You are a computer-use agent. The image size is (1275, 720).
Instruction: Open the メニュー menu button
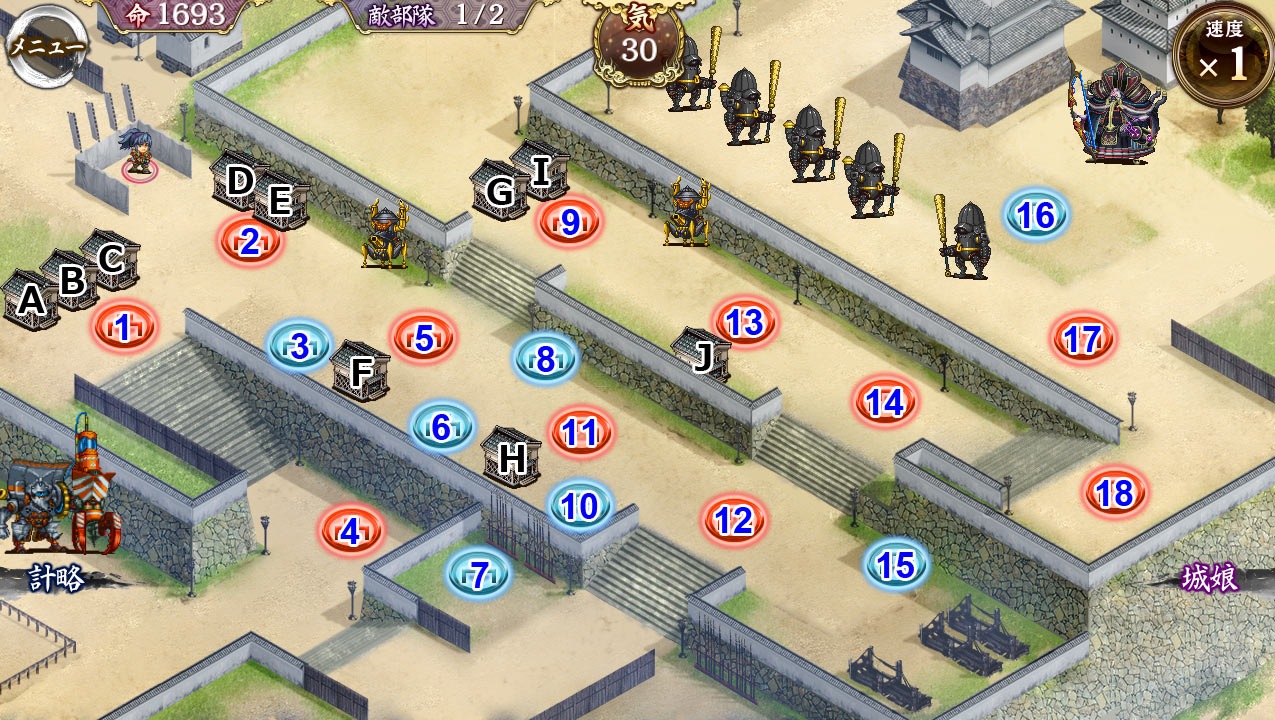click(45, 45)
